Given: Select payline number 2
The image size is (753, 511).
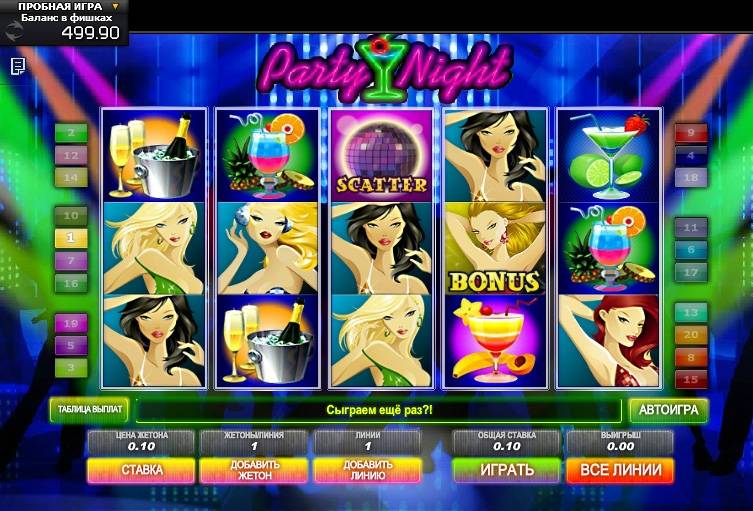Looking at the screenshot, I should (71, 133).
